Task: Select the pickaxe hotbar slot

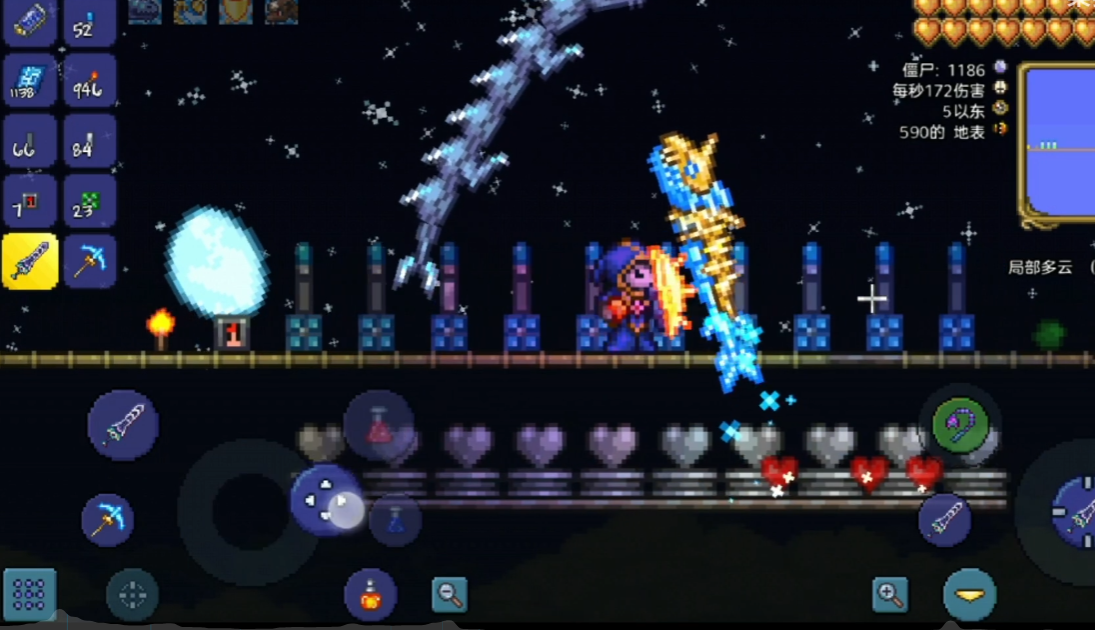Action: [90, 261]
